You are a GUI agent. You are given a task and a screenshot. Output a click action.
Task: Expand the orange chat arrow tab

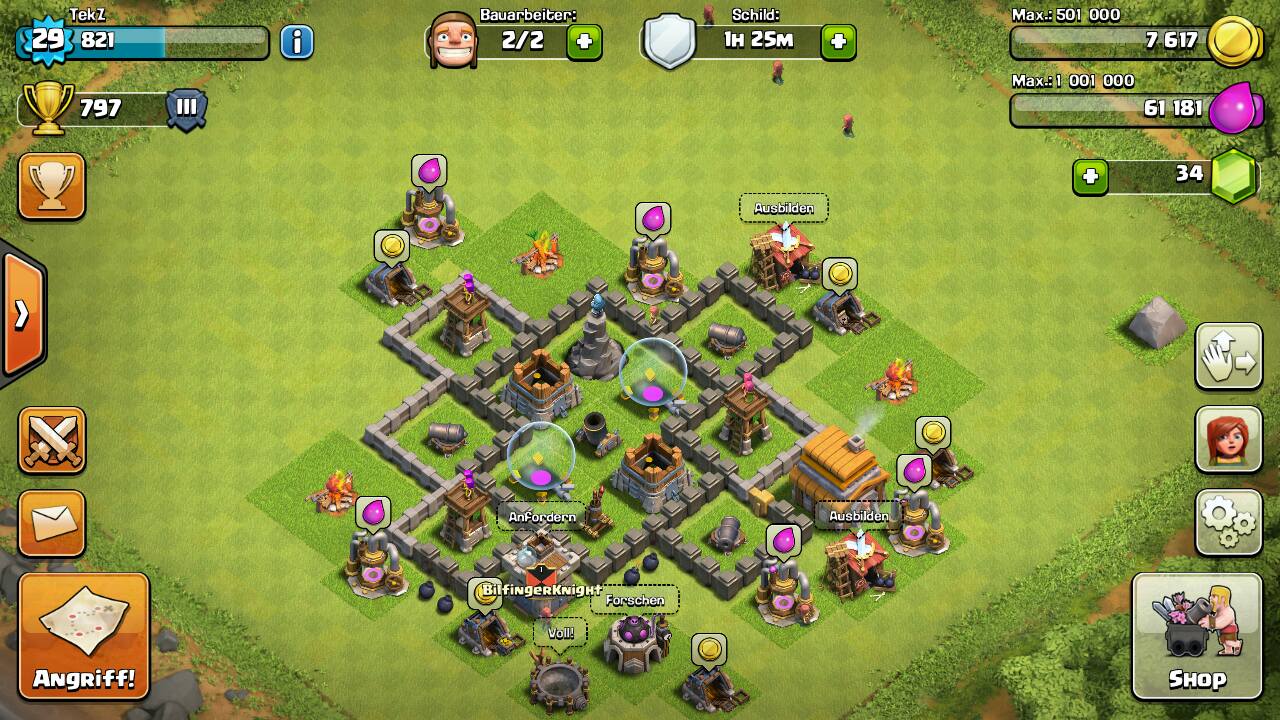(x=23, y=314)
